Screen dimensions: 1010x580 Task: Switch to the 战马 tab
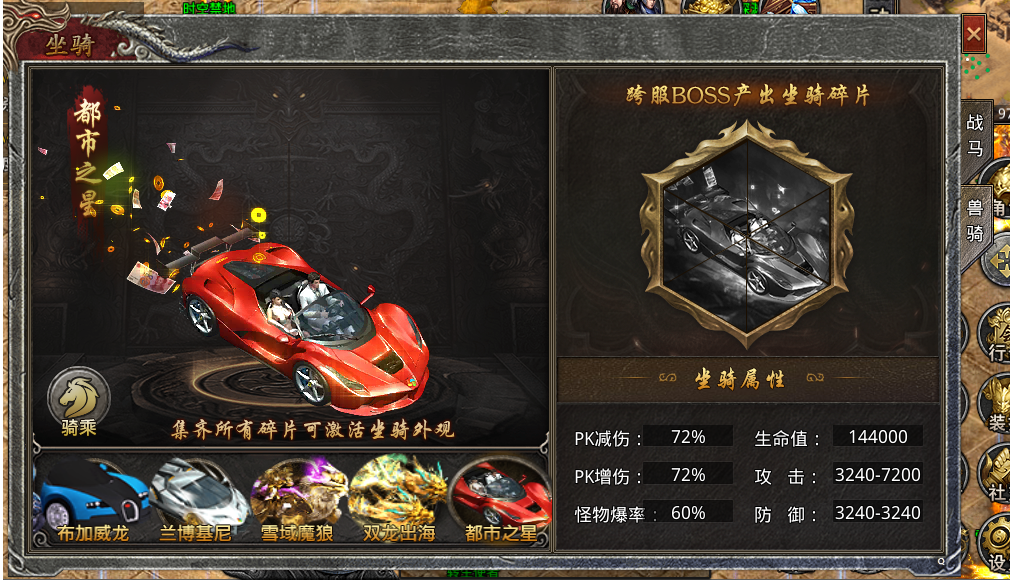(975, 135)
